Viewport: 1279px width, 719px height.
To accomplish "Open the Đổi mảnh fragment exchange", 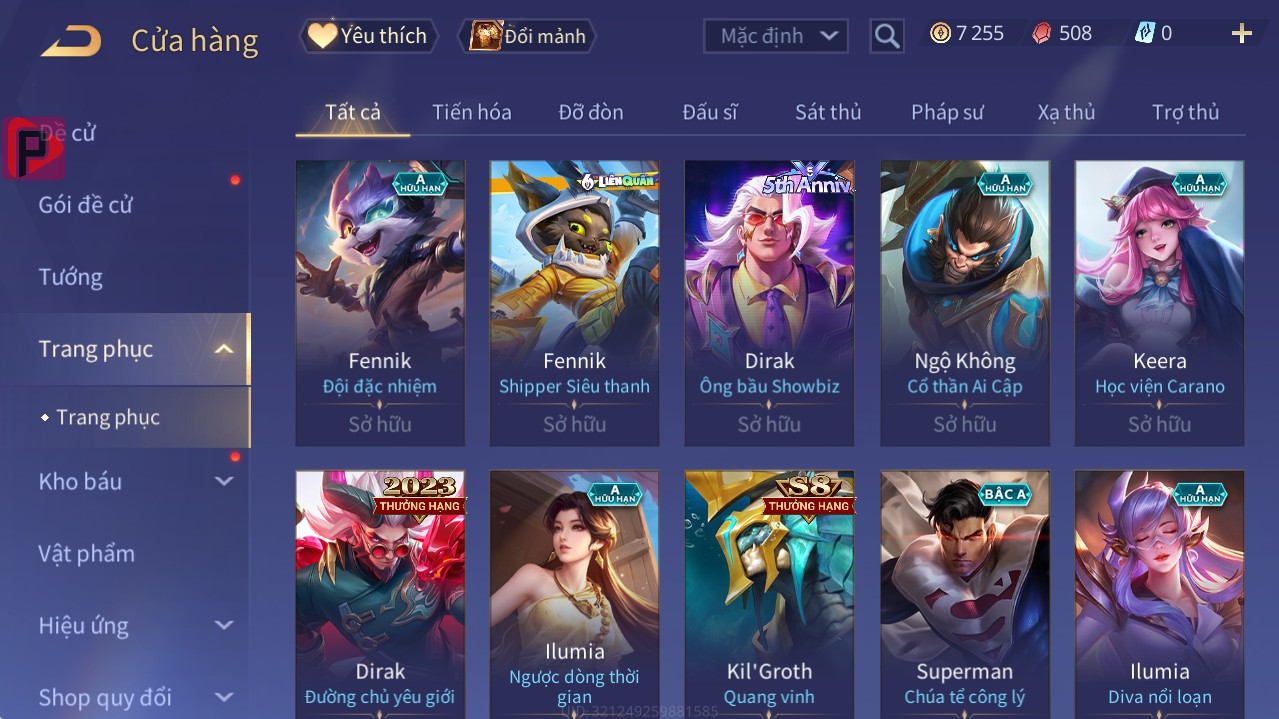I will coord(527,36).
